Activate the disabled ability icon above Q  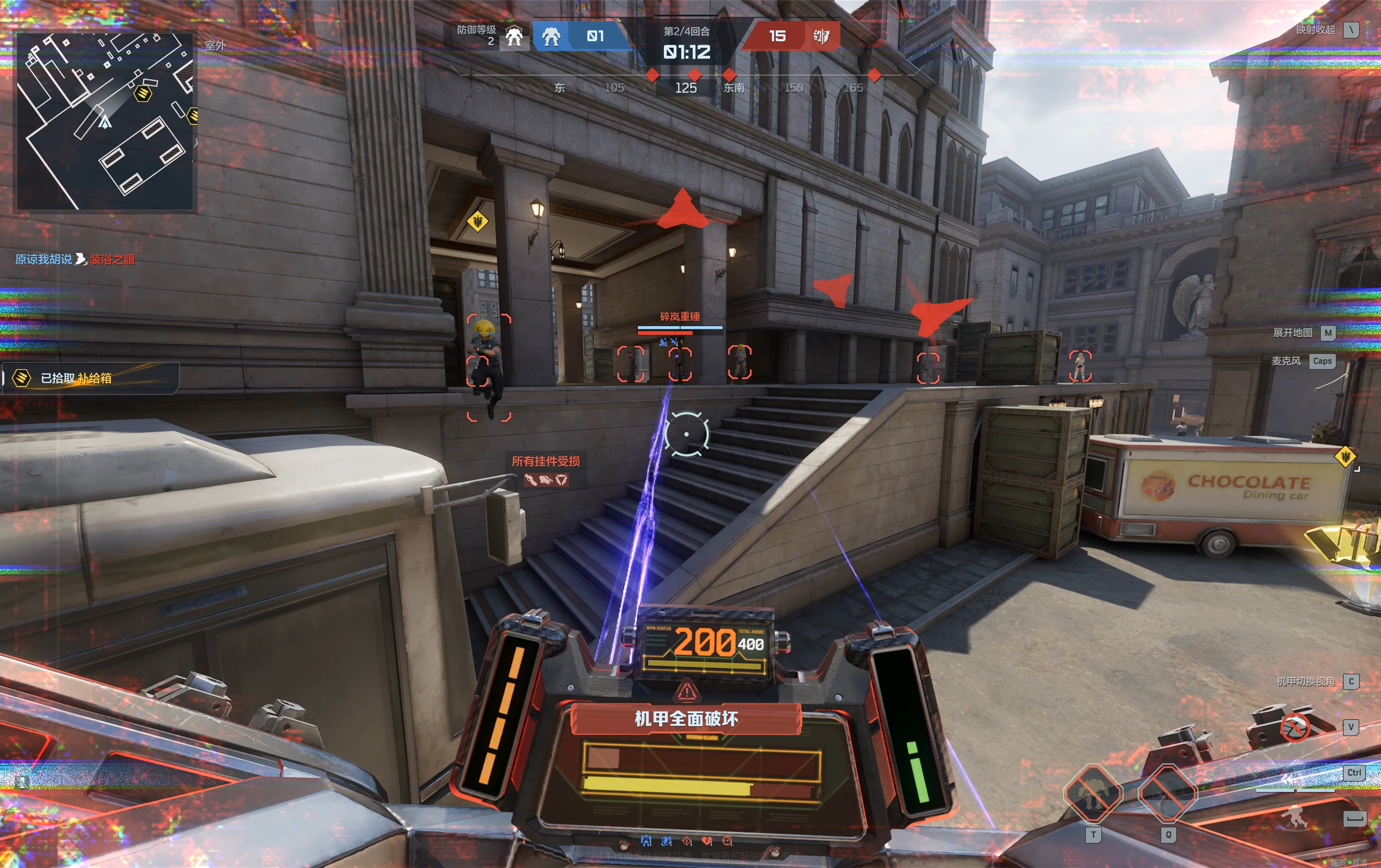click(1167, 794)
